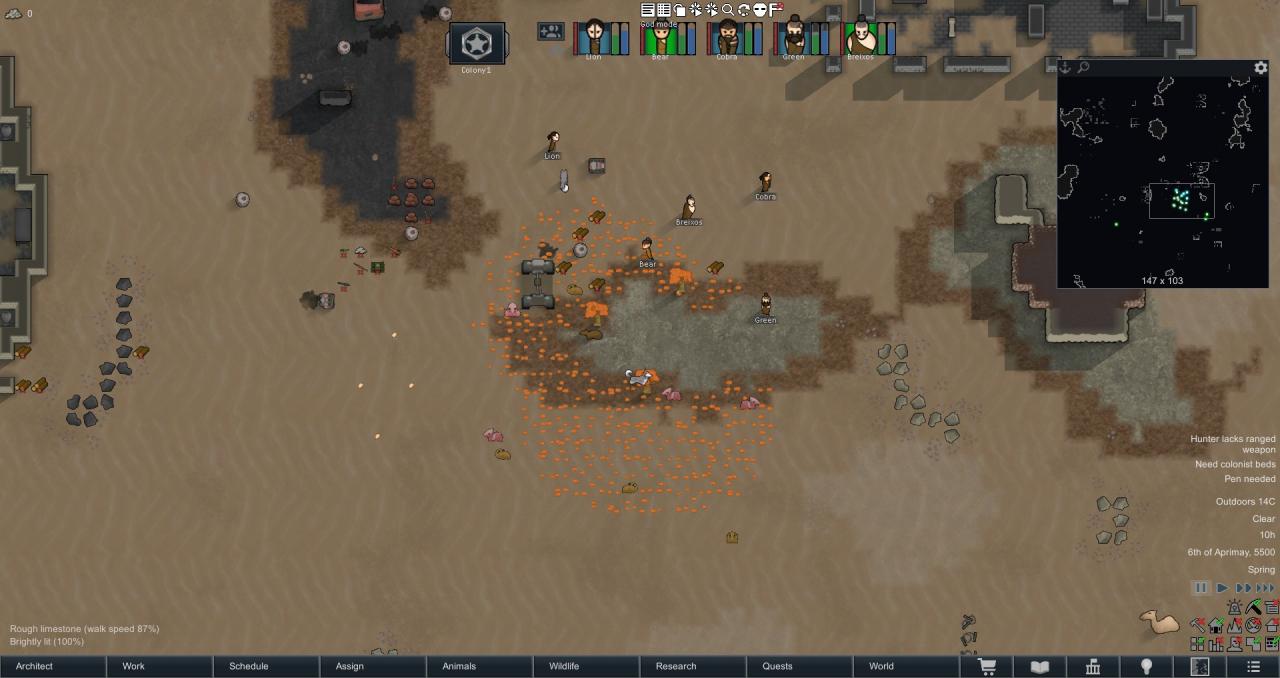Click the minimap magnifier search icon
The height and width of the screenshot is (678, 1280).
[1083, 68]
